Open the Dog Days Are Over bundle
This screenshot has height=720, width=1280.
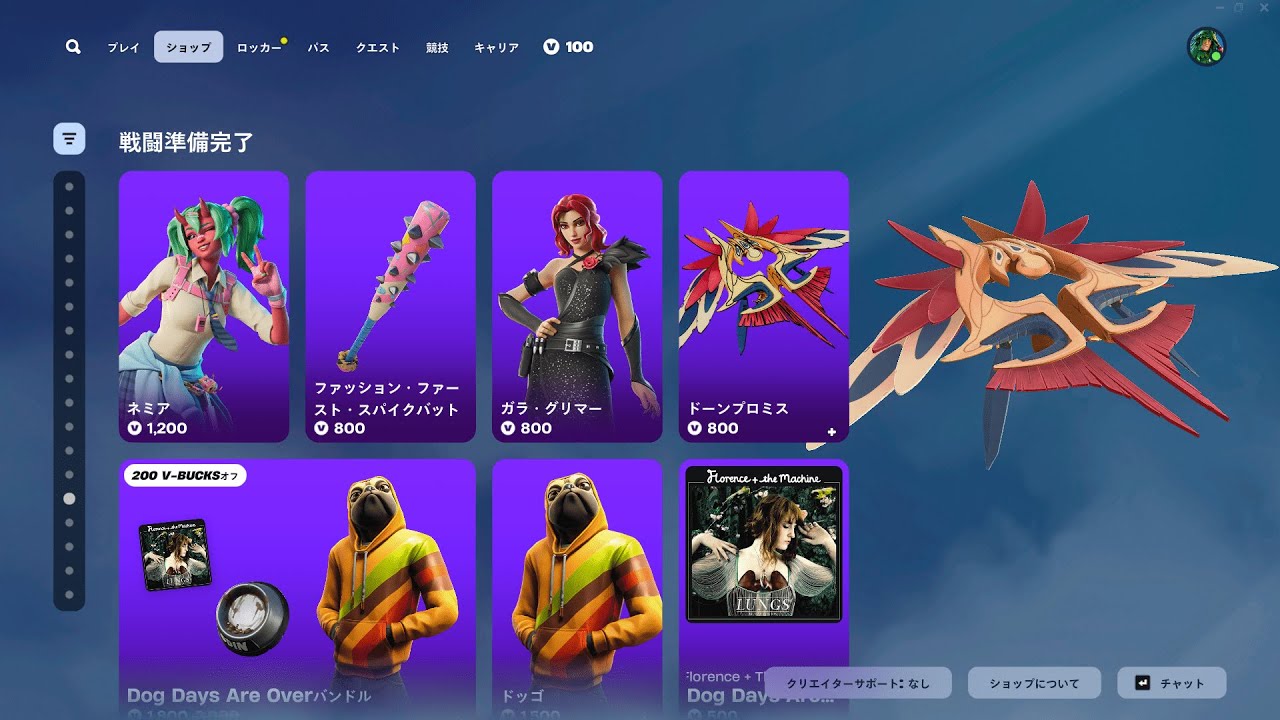[x=297, y=588]
